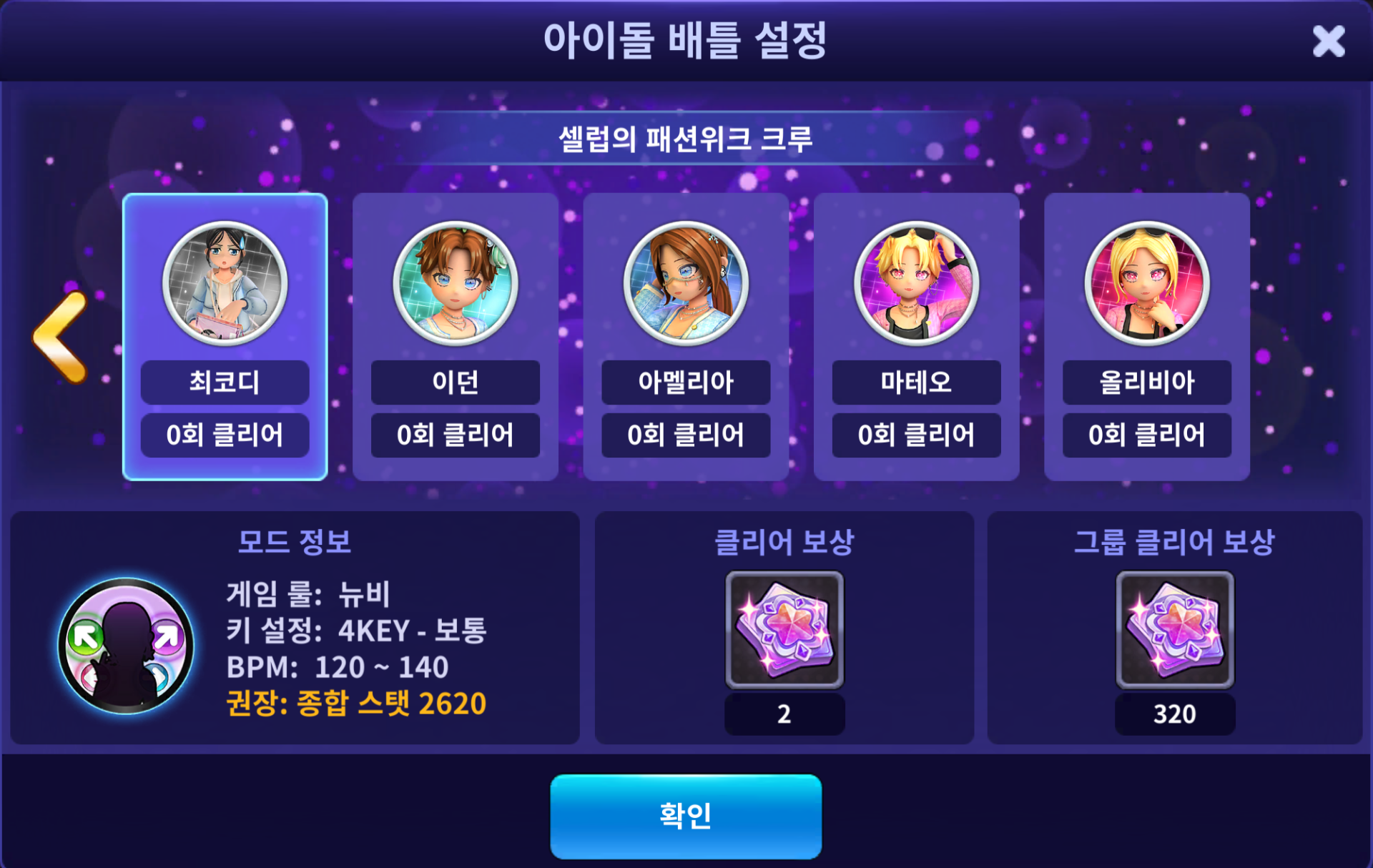Close the 아이돌 배틀 설정 window
The width and height of the screenshot is (1373, 868).
point(1328,41)
